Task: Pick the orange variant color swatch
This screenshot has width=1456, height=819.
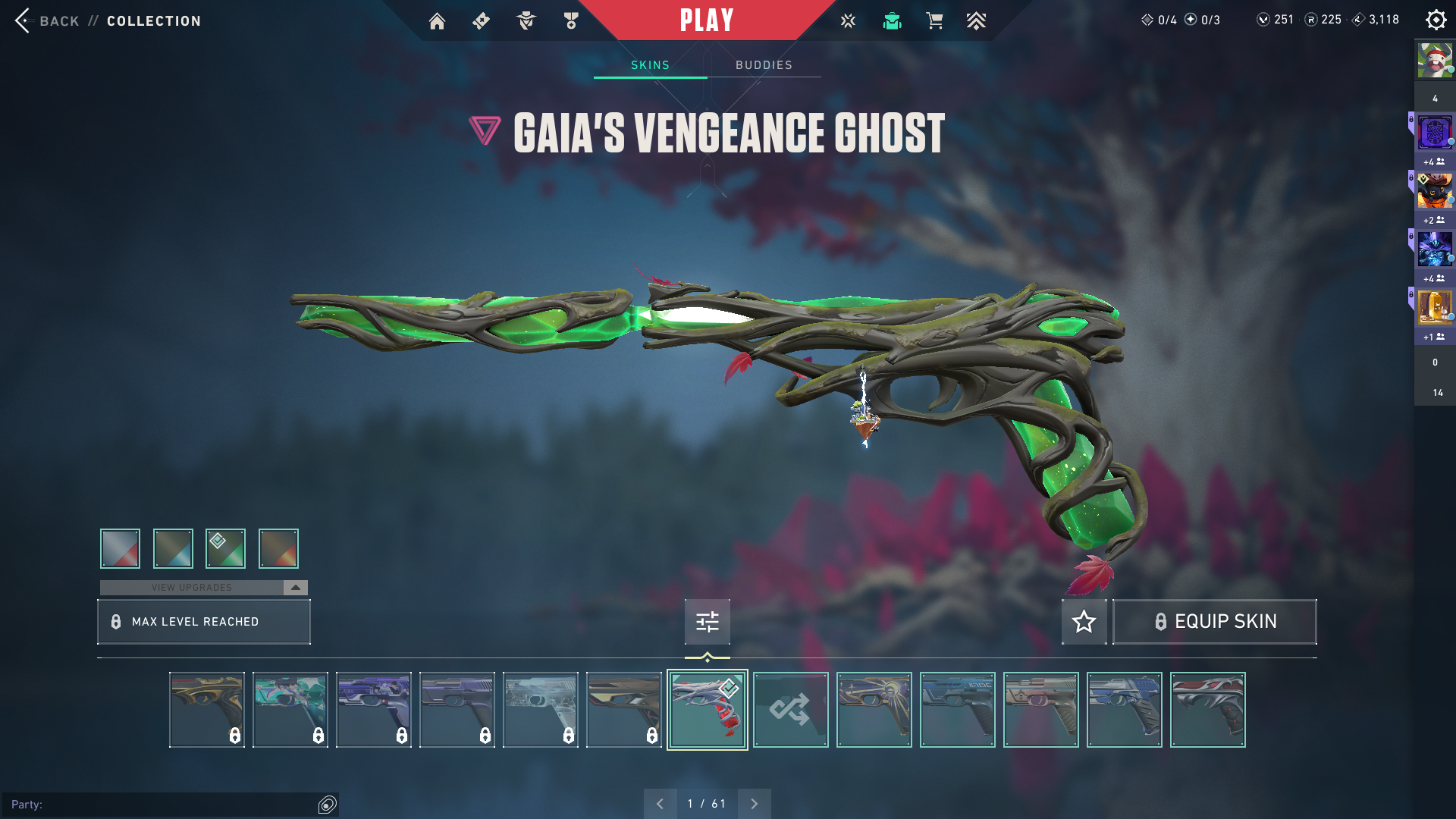Action: [278, 548]
